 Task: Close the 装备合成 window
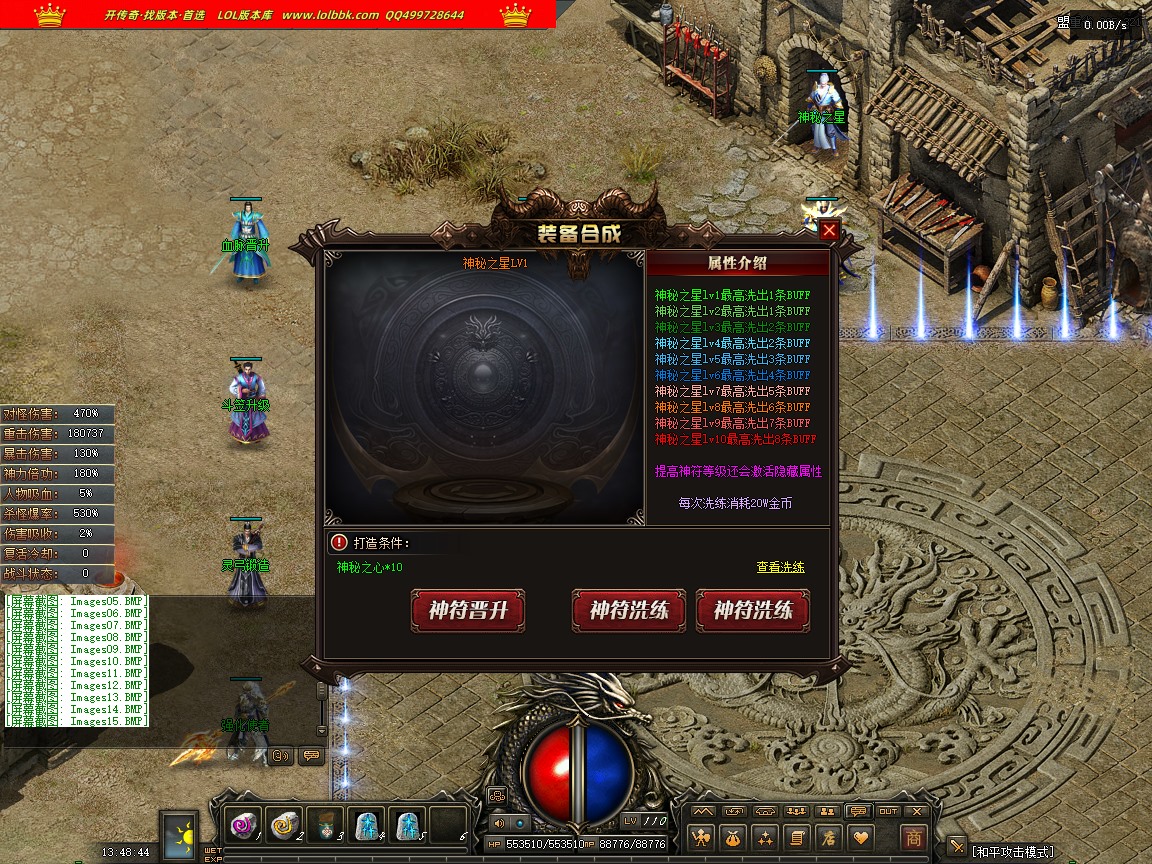pos(829,231)
